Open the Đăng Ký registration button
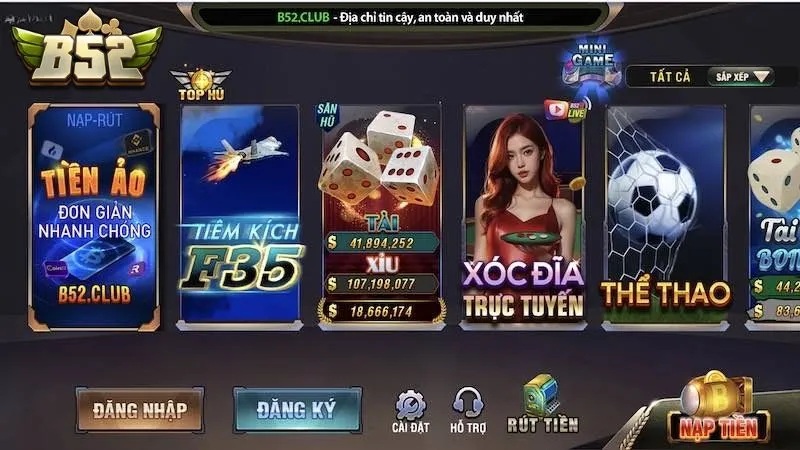 point(296,408)
